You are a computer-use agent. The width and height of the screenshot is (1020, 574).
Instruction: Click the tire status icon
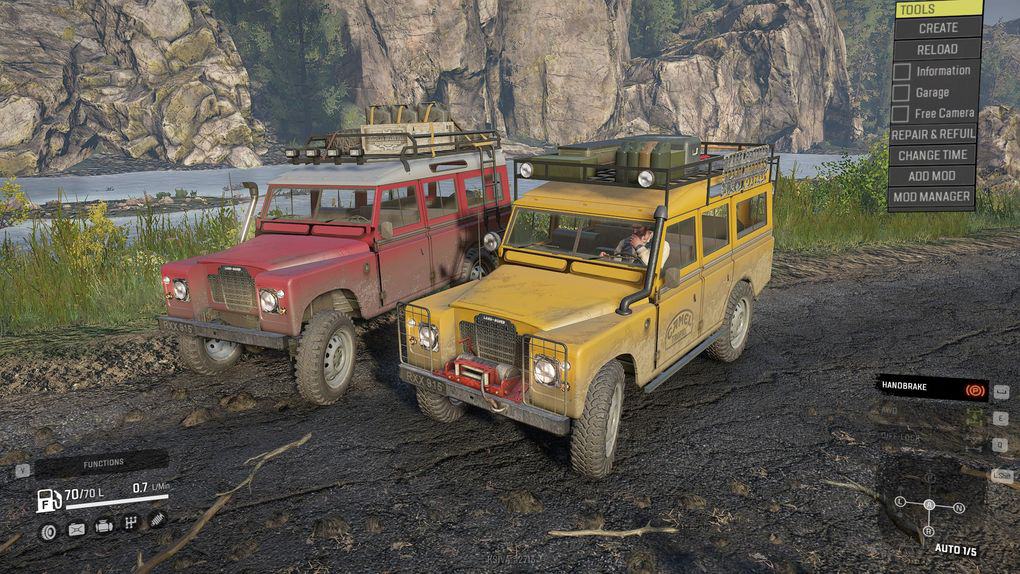coord(48,529)
